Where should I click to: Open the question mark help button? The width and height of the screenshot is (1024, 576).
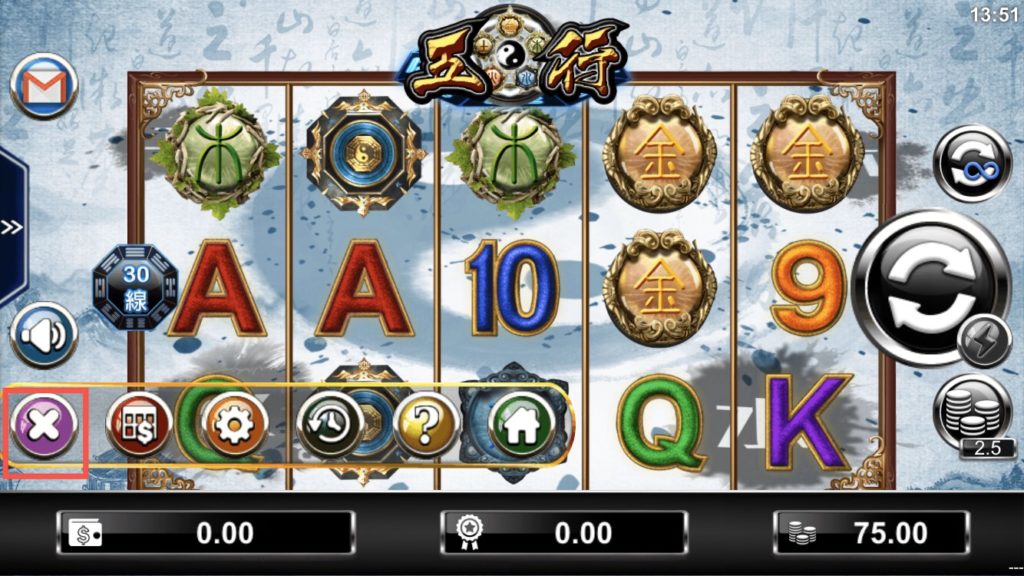click(x=426, y=426)
